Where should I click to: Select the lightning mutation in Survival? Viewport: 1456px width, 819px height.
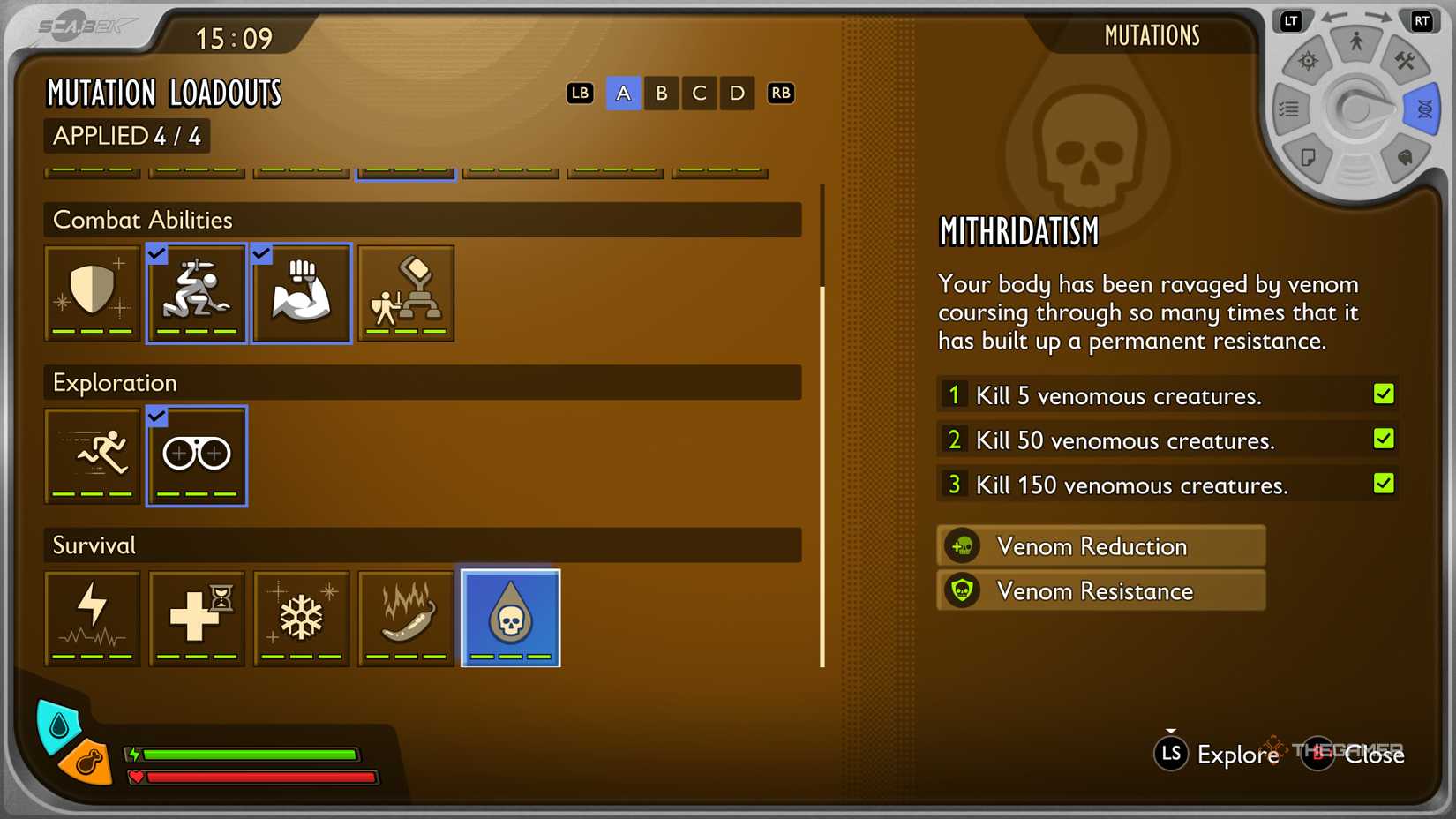click(x=92, y=618)
